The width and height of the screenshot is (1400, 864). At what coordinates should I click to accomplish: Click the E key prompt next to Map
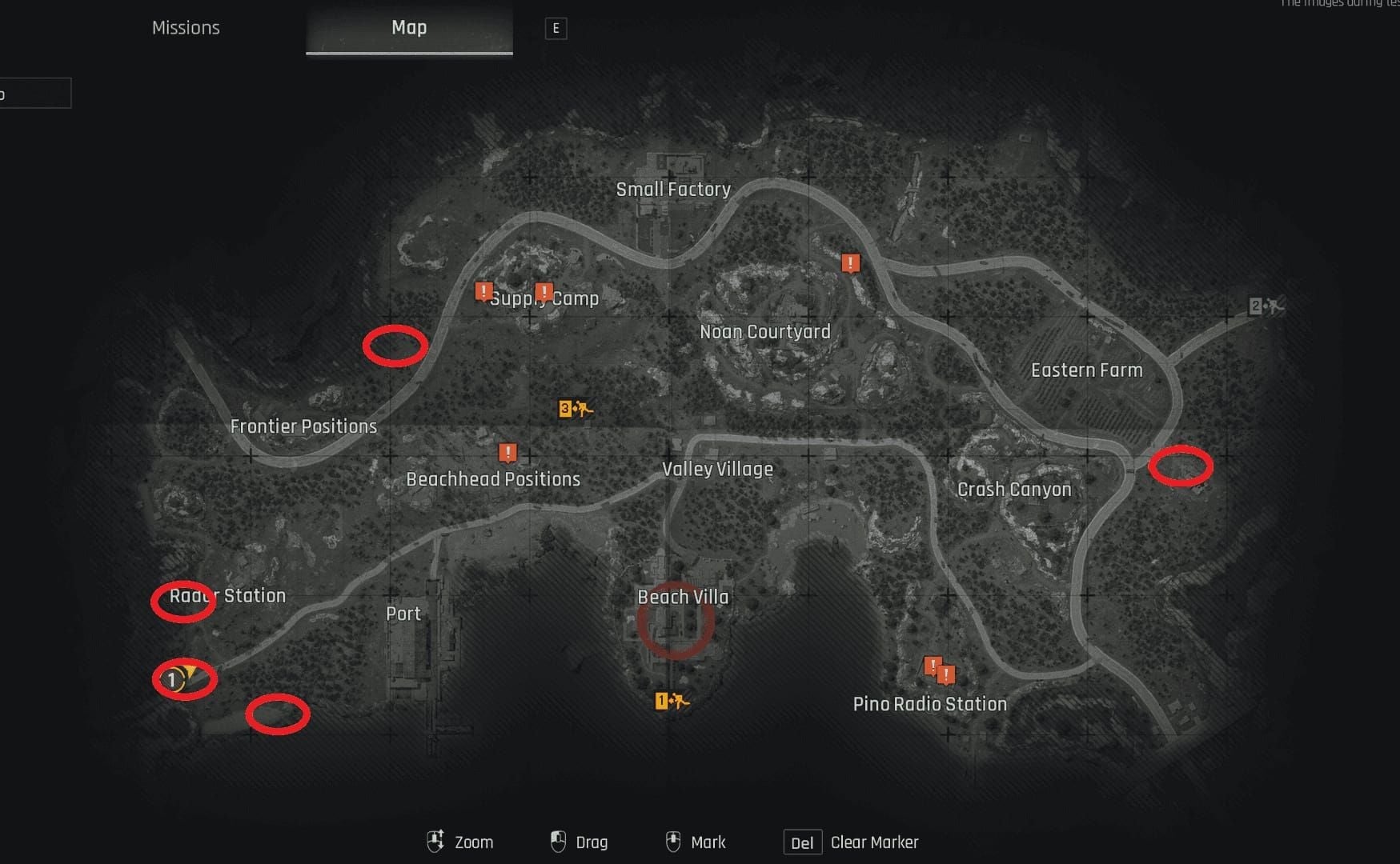coord(556,28)
